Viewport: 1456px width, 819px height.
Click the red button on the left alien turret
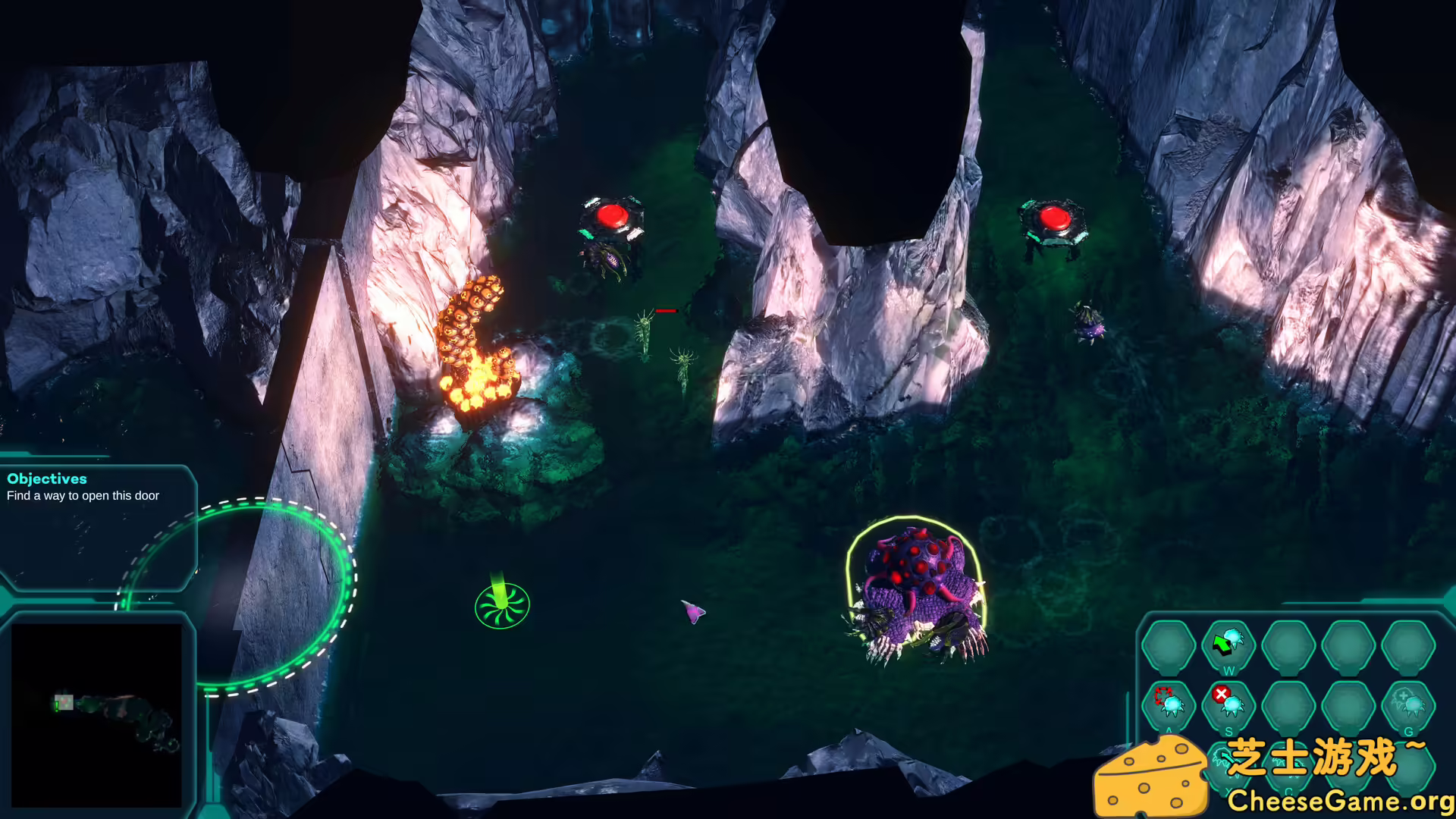tap(611, 218)
